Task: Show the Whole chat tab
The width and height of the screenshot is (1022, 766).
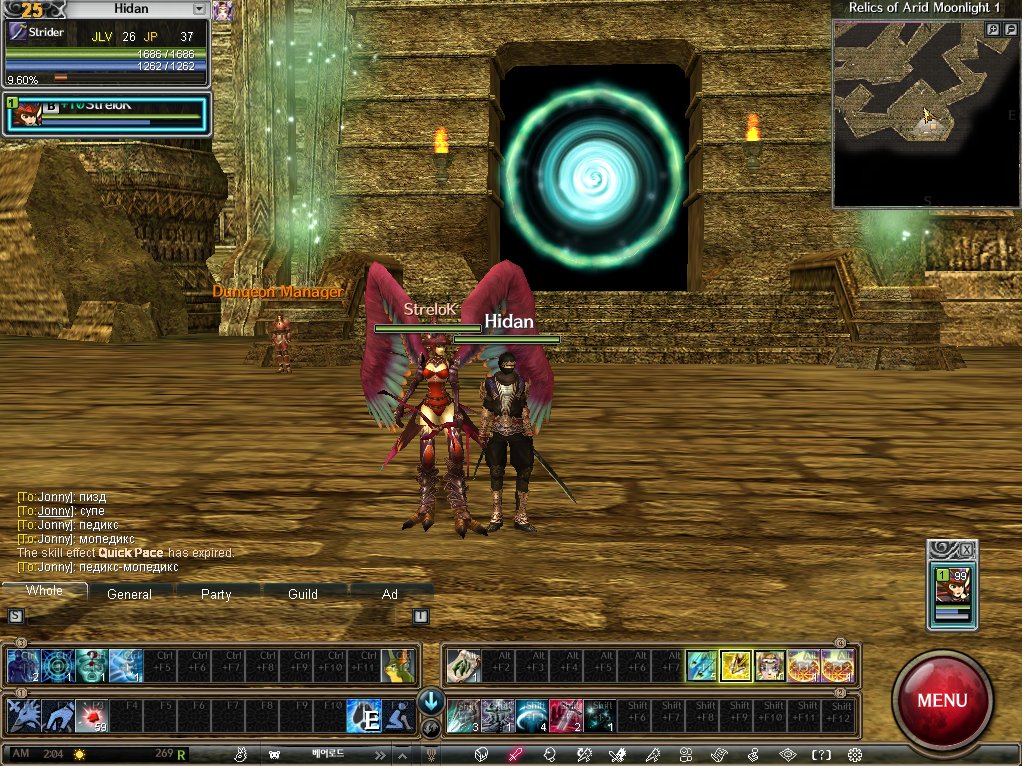Action: [44, 591]
